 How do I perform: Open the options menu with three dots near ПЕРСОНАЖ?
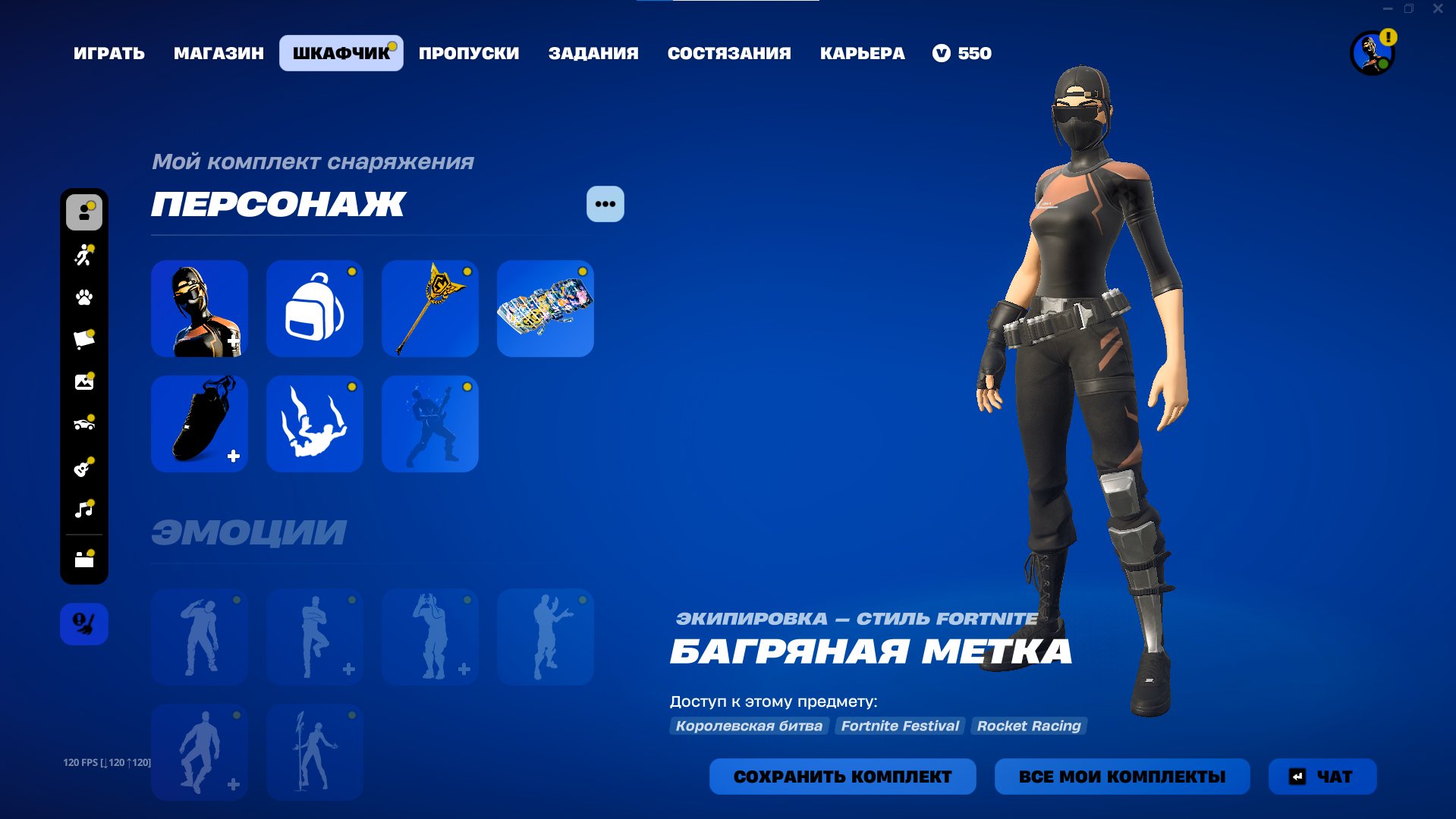click(x=604, y=203)
